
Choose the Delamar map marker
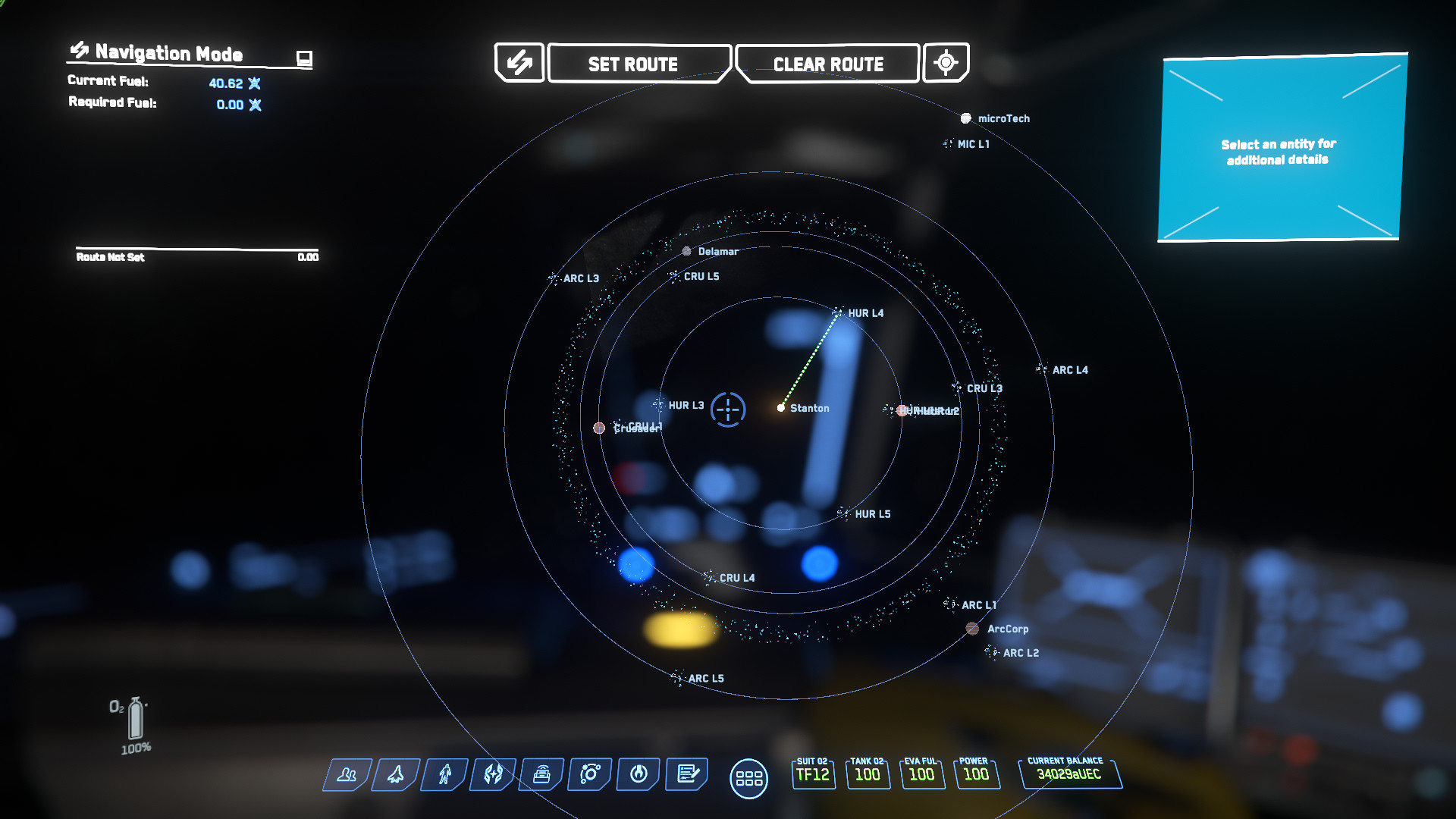click(687, 251)
